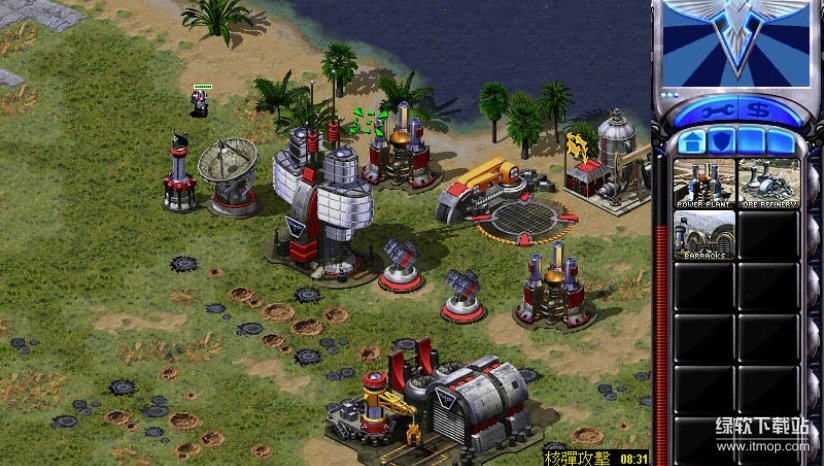Image resolution: width=824 pixels, height=466 pixels.
Task: Queue the Power Plant build icon
Action: pos(704,183)
